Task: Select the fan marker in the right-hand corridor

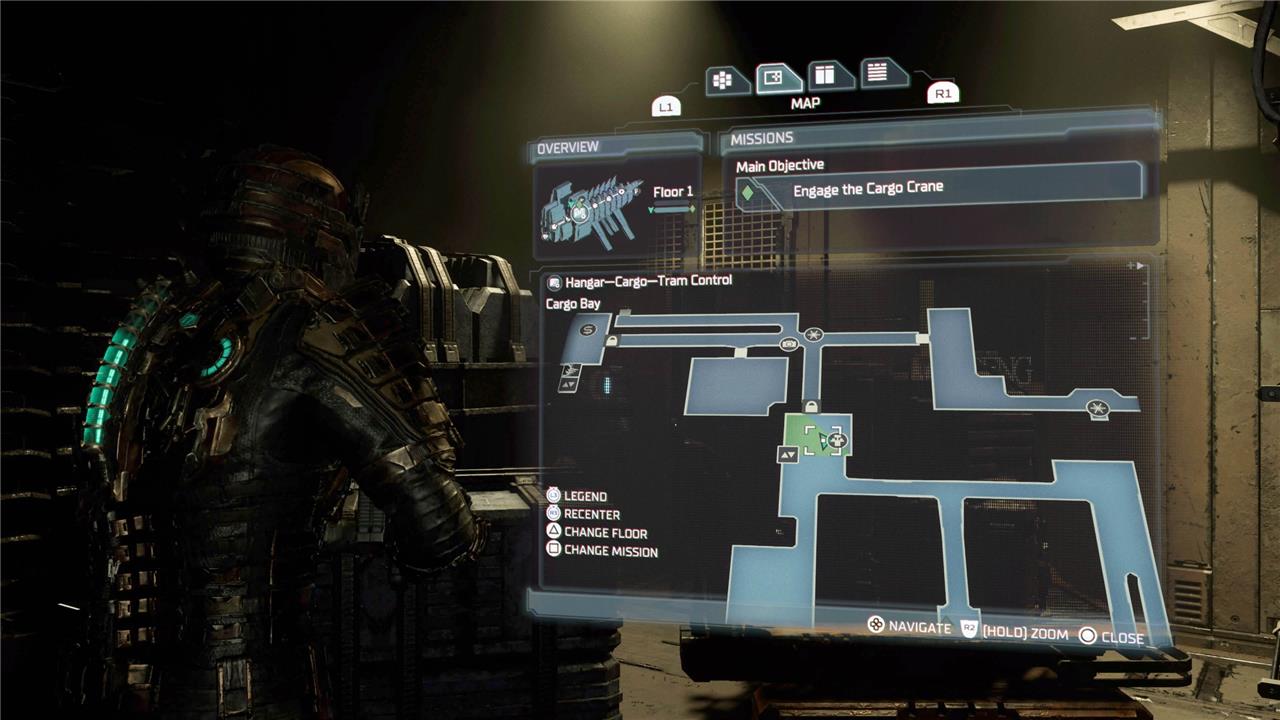Action: [x=1098, y=406]
